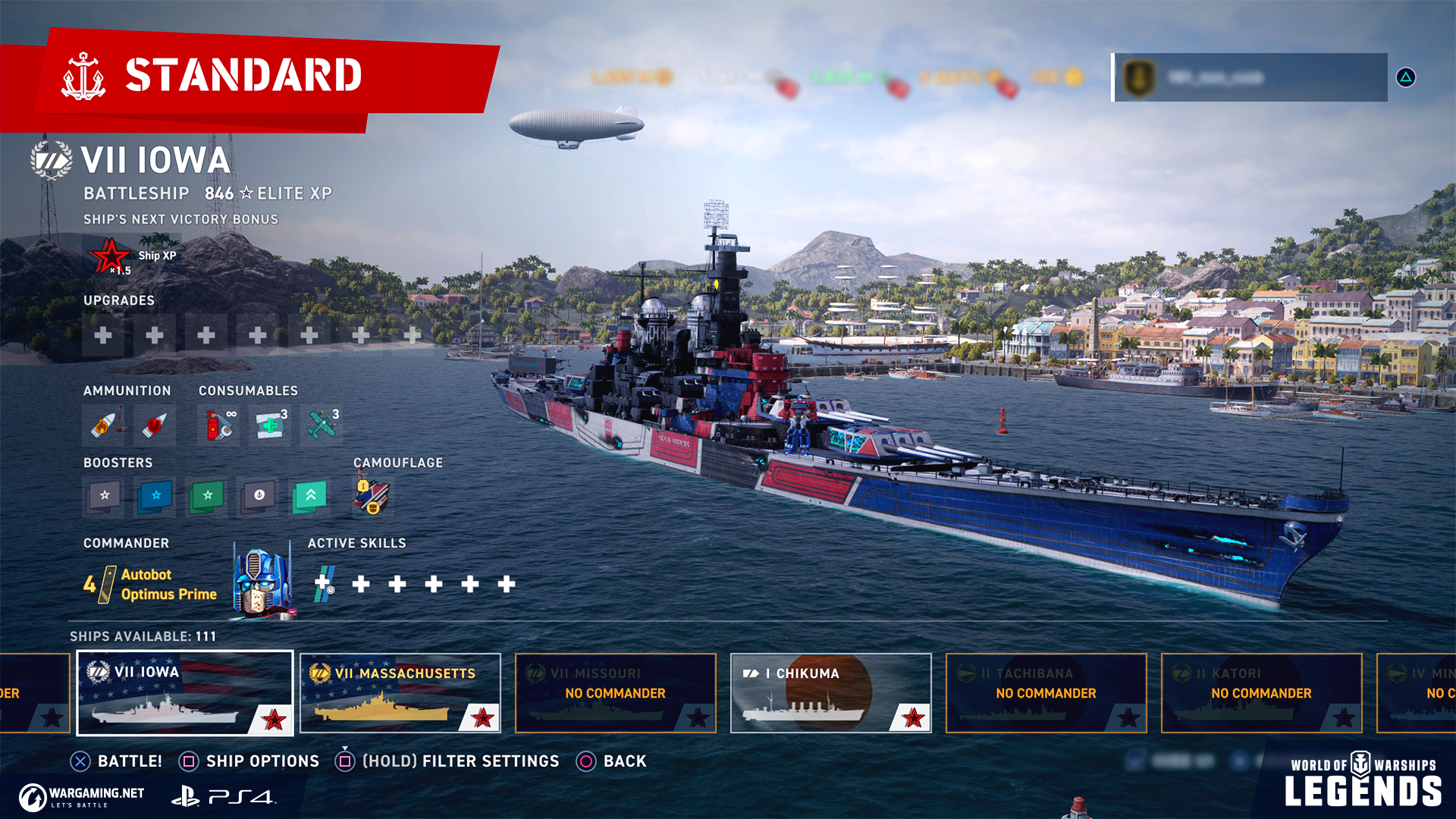Open the teal double-chevron booster slot
The image size is (1456, 819).
coord(310,496)
